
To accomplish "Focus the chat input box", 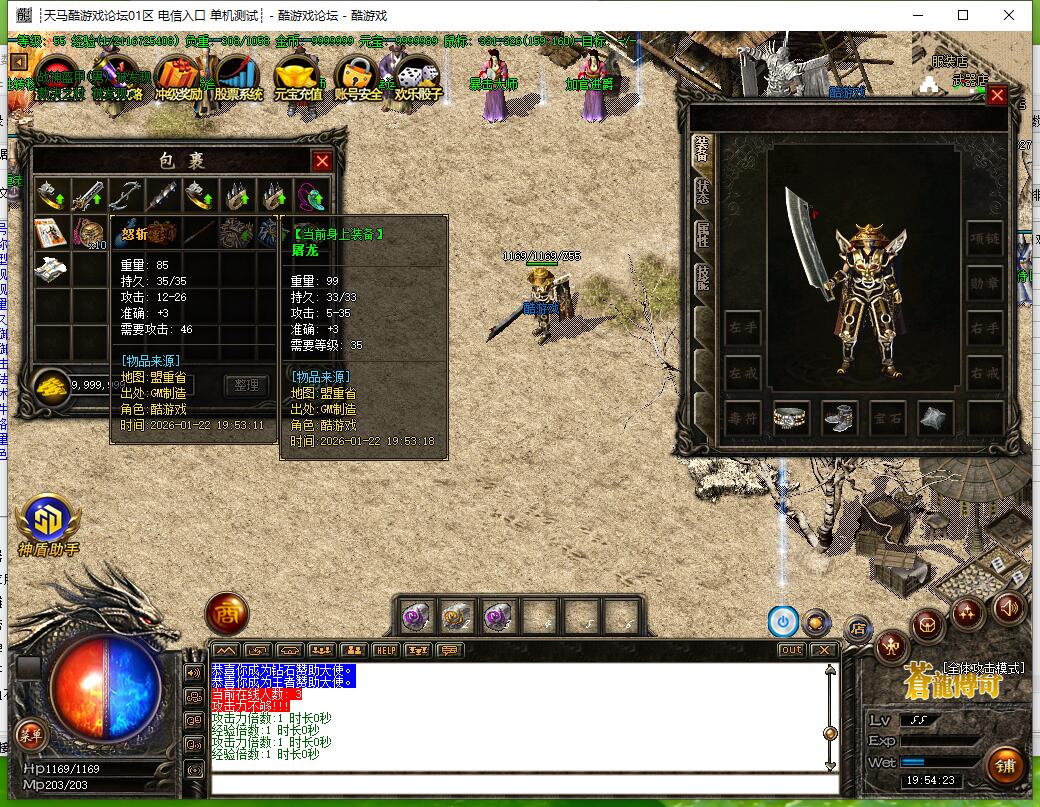I will [520, 783].
